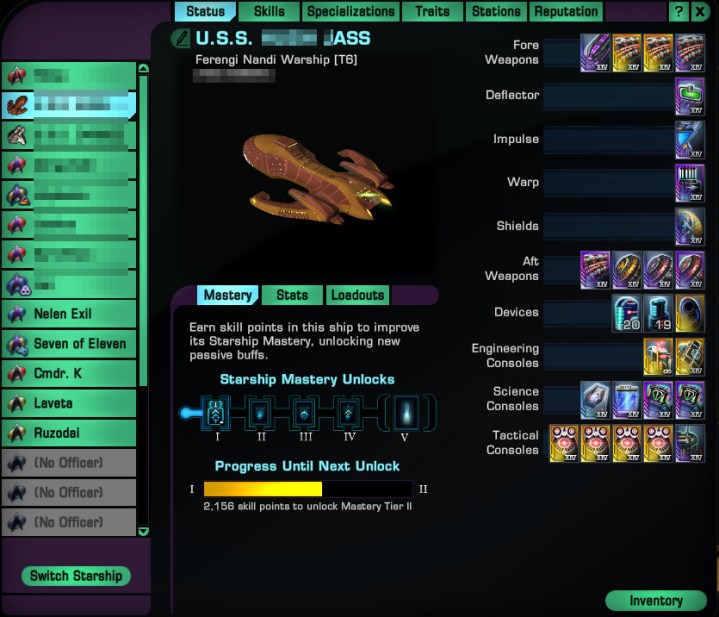Click the Switch Starship button
Image resolution: width=719 pixels, height=617 pixels.
pyautogui.click(x=76, y=576)
